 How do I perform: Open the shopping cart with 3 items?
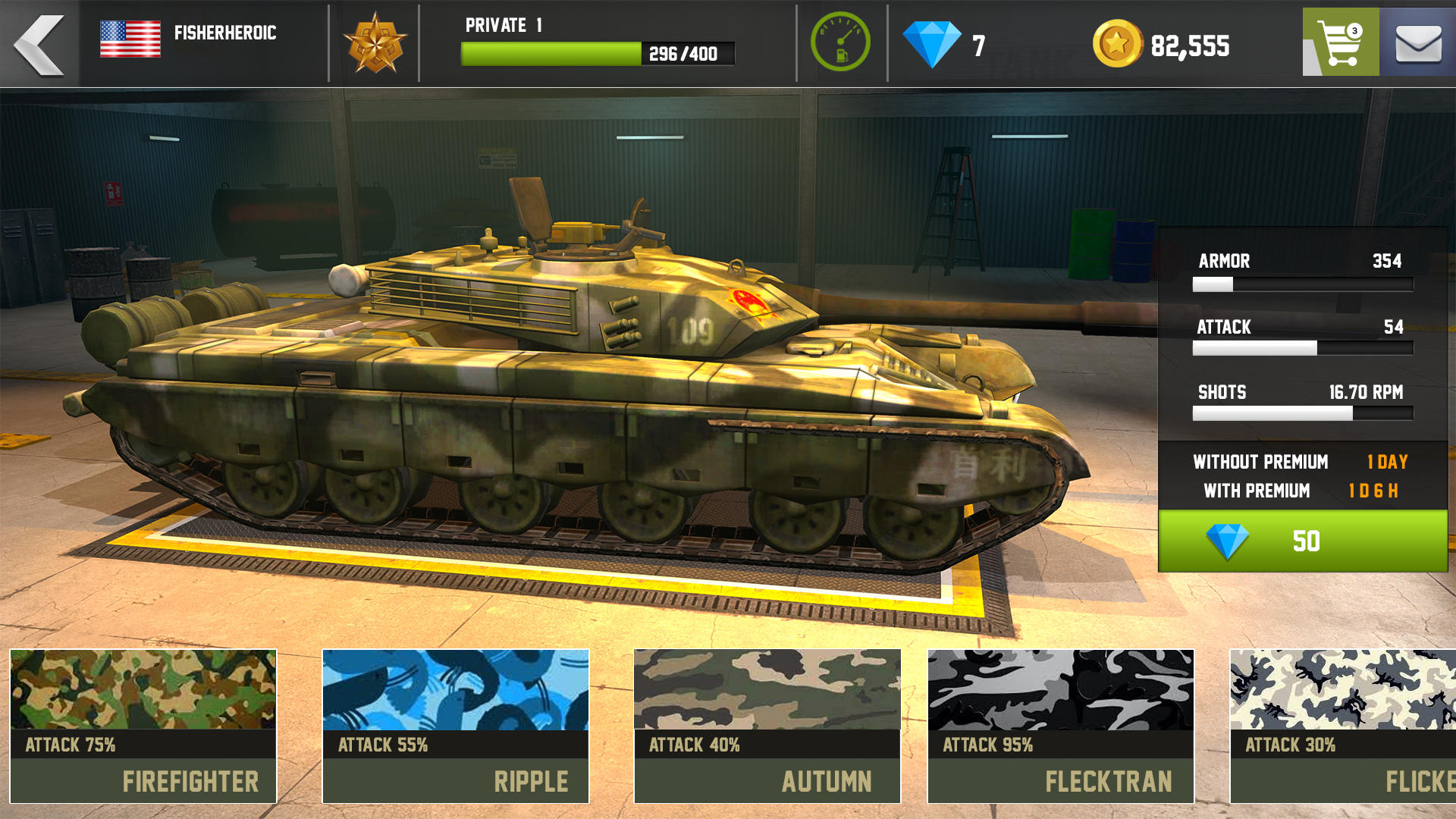tap(1339, 43)
